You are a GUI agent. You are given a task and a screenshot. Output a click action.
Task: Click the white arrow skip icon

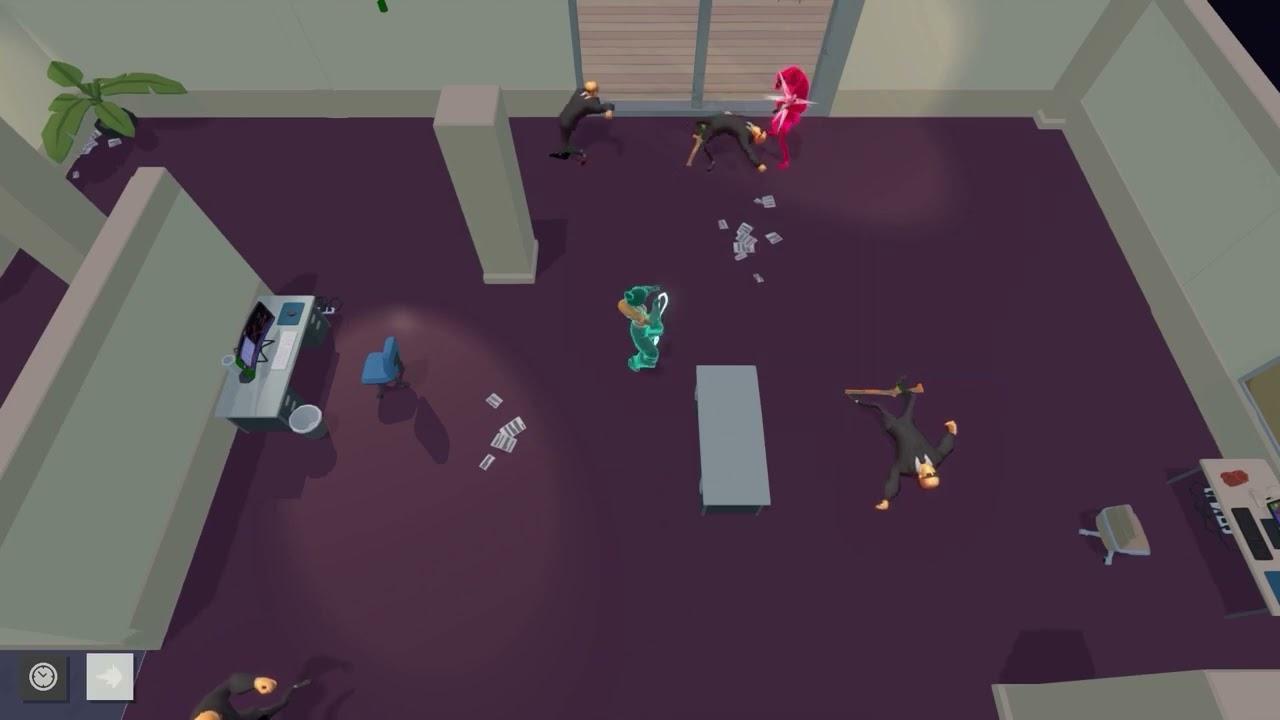click(108, 676)
